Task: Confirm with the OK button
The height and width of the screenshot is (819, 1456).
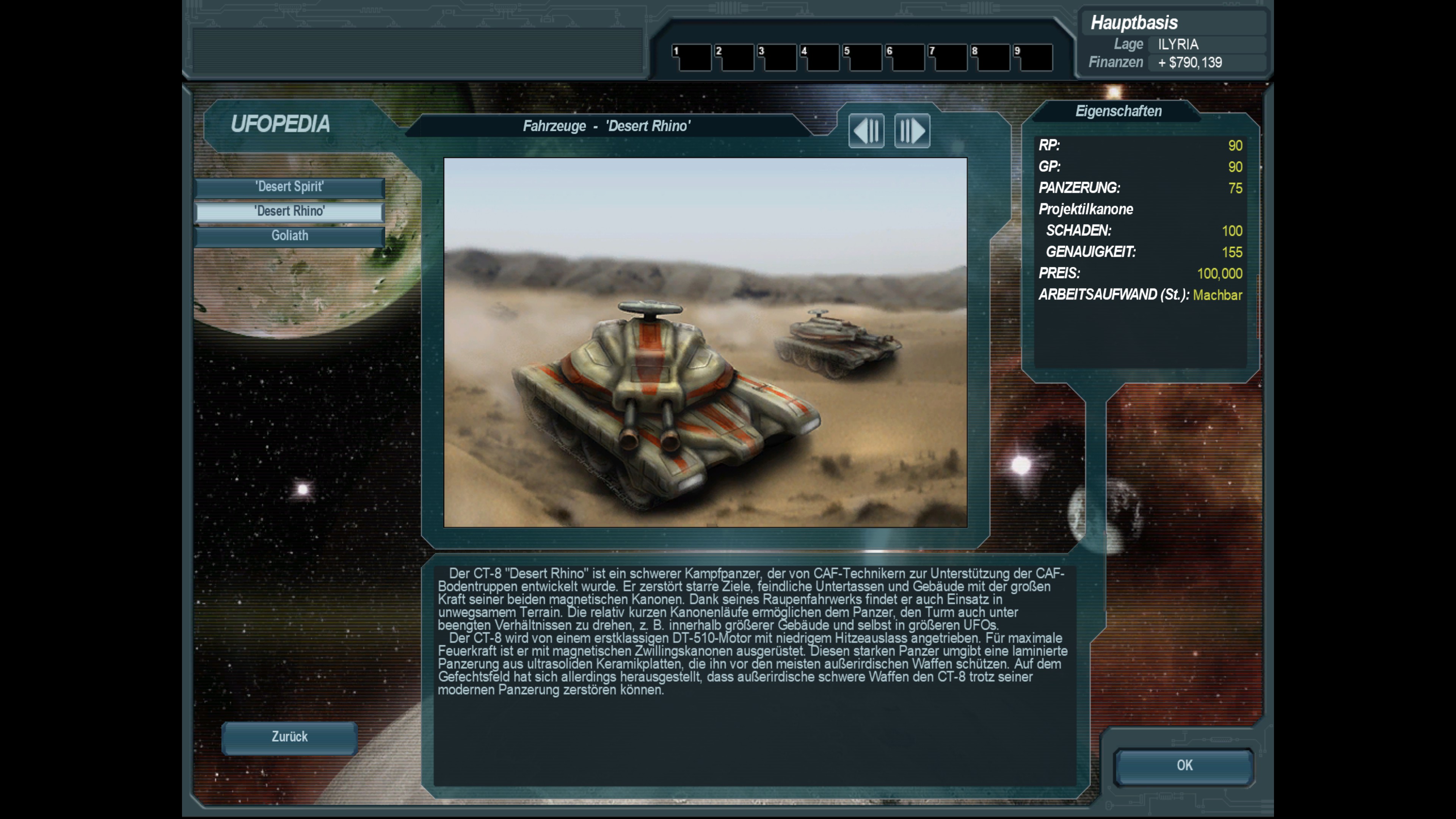Action: (x=1184, y=766)
